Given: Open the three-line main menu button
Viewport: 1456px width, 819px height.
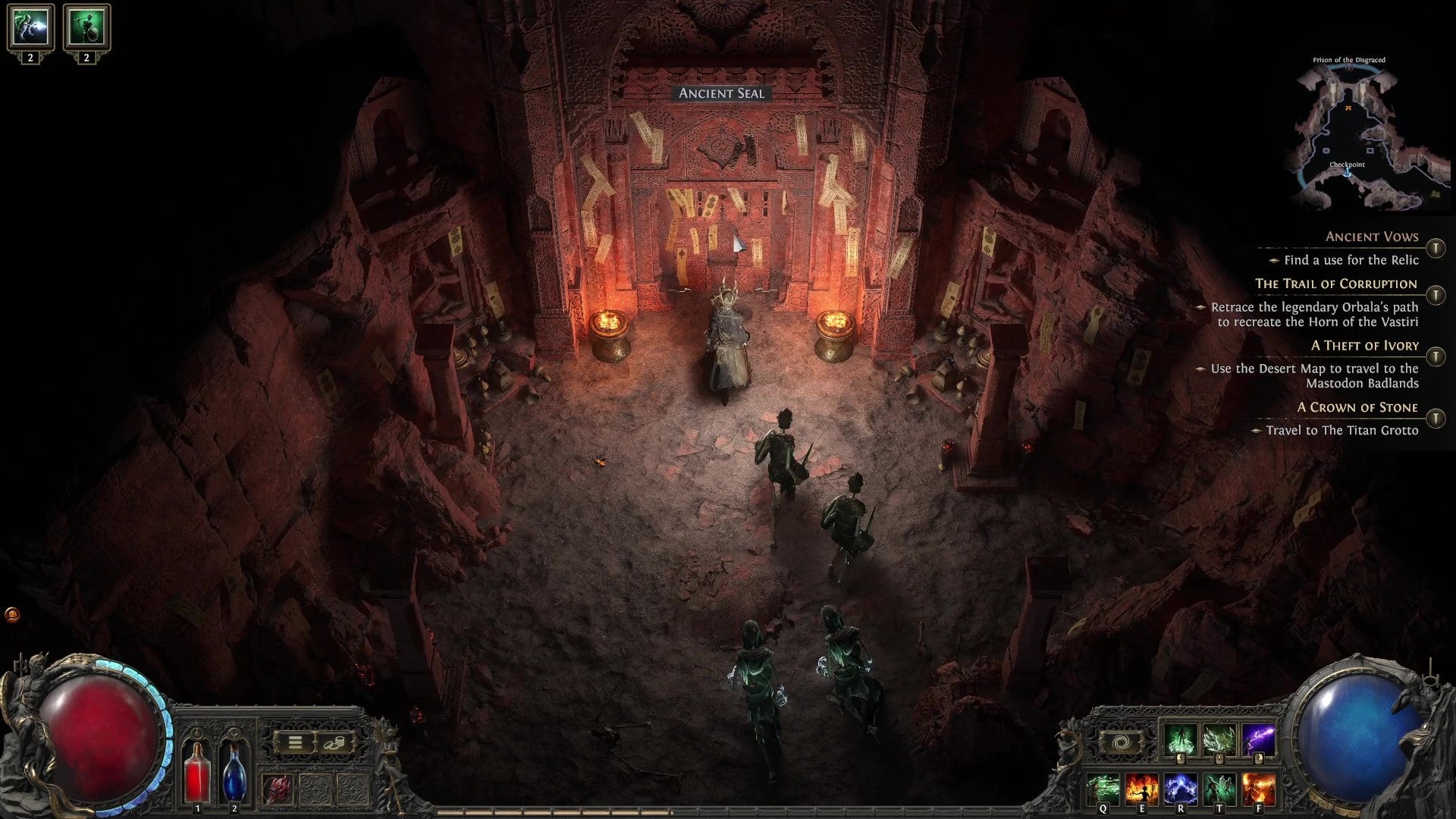Looking at the screenshot, I should (x=294, y=743).
